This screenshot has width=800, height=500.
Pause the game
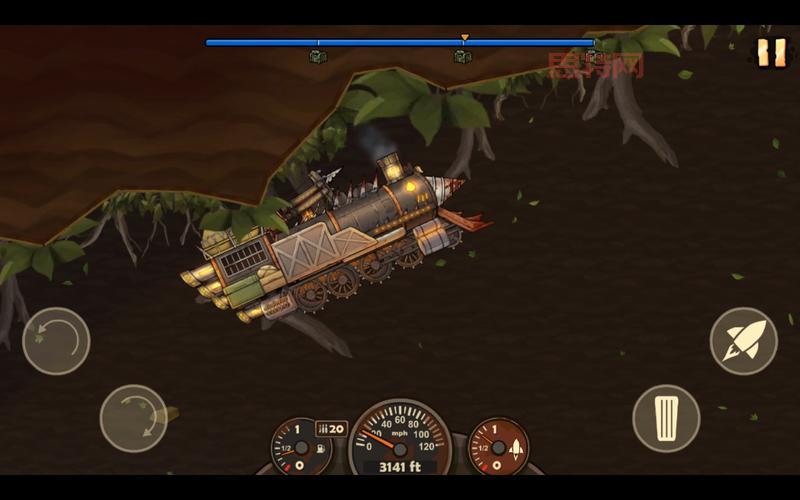point(771,52)
